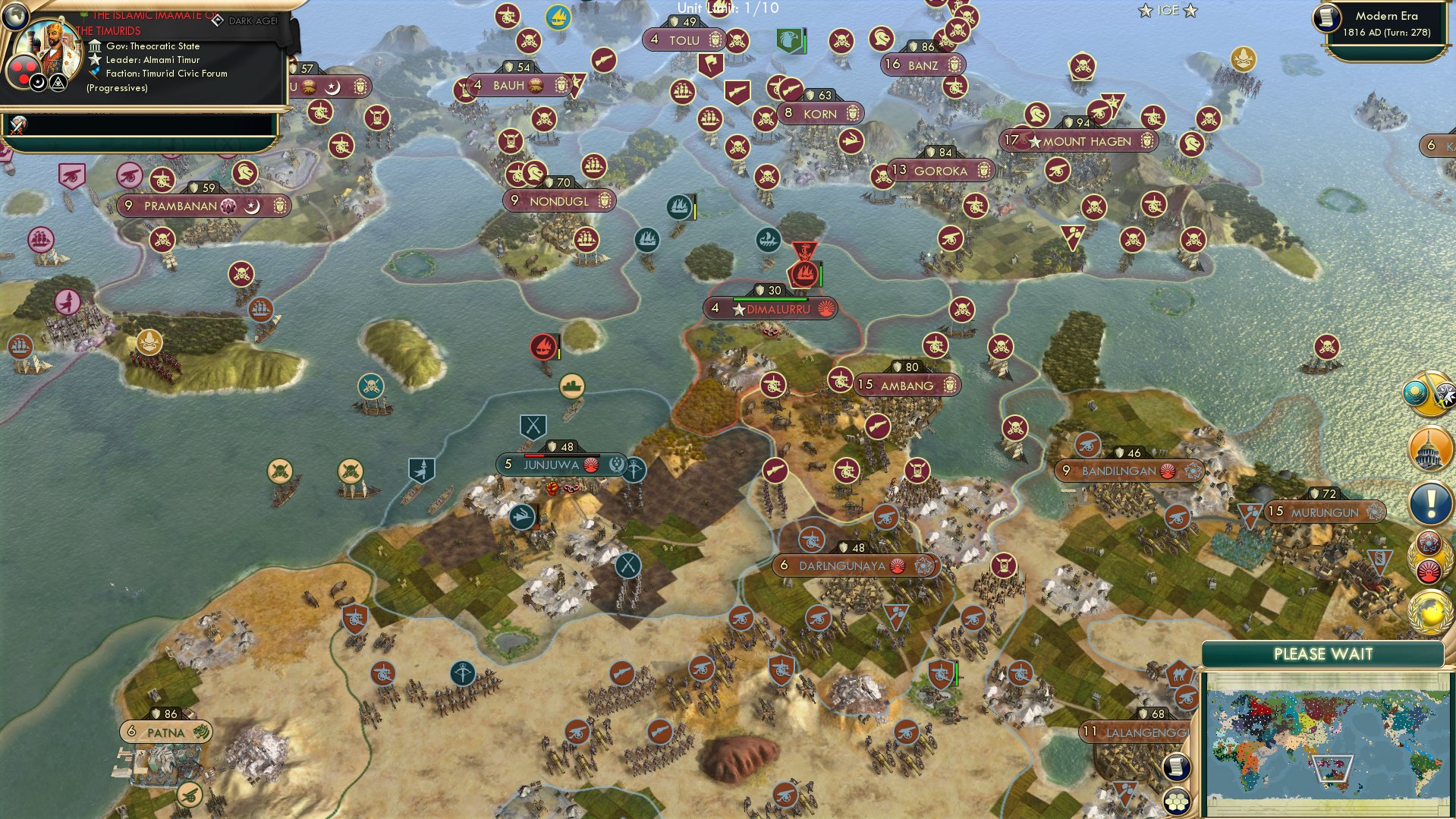Click the green eagle icon near Tolu
Image resolution: width=1456 pixels, height=819 pixels.
click(x=788, y=40)
